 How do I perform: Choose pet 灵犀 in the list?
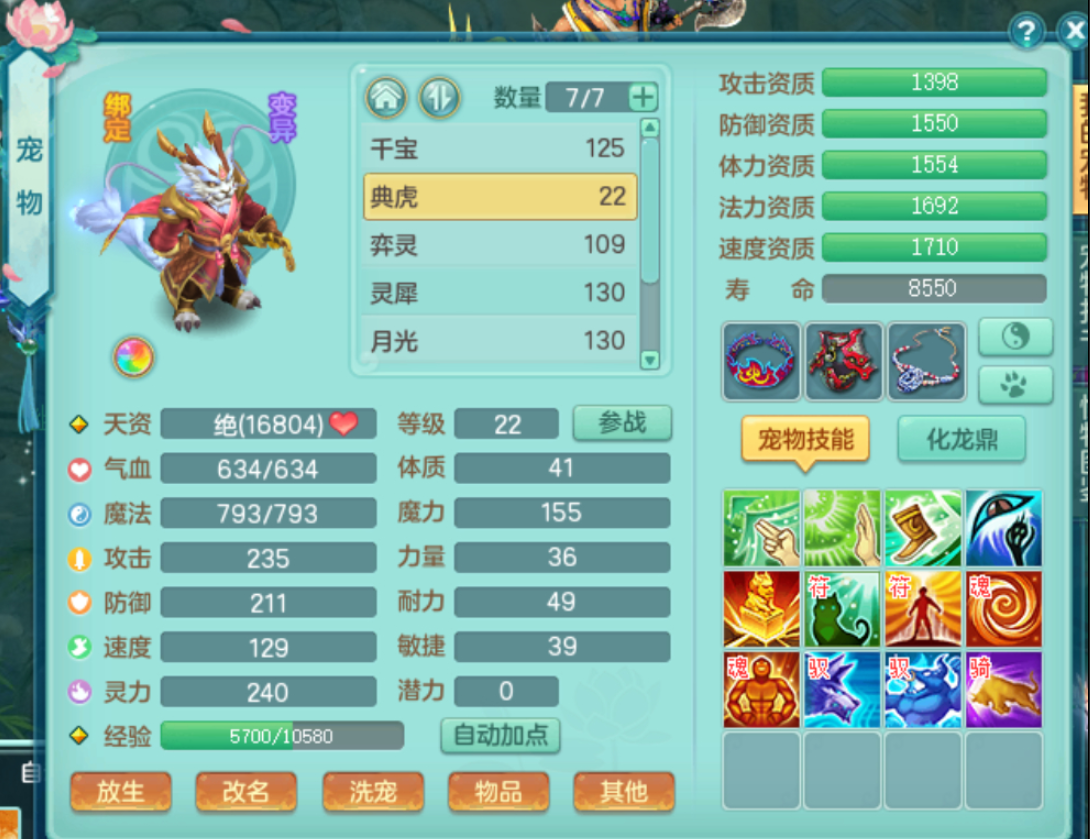499,293
